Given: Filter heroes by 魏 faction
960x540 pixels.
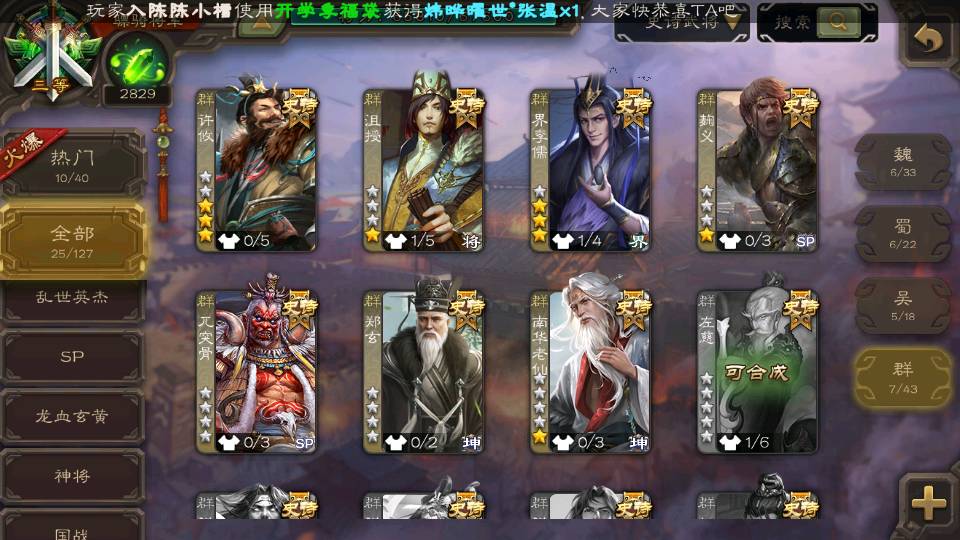Looking at the screenshot, I should 902,160.
